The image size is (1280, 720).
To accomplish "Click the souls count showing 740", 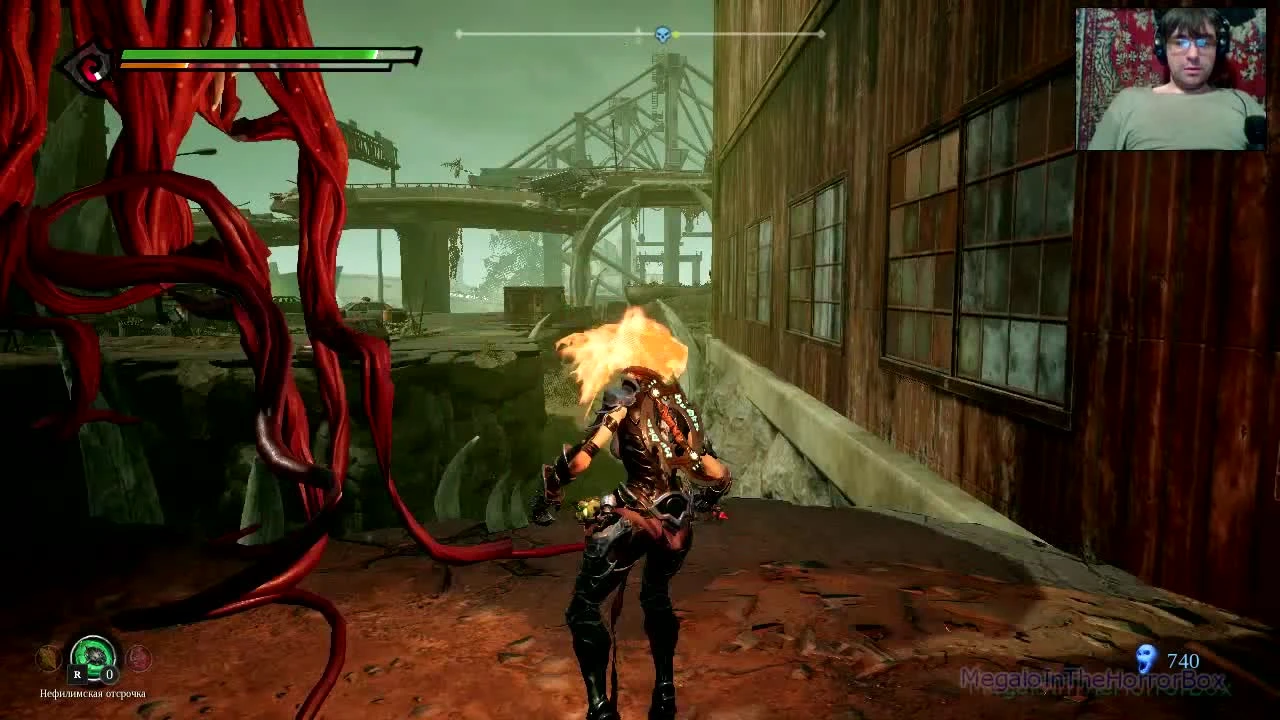I will click(x=1183, y=661).
